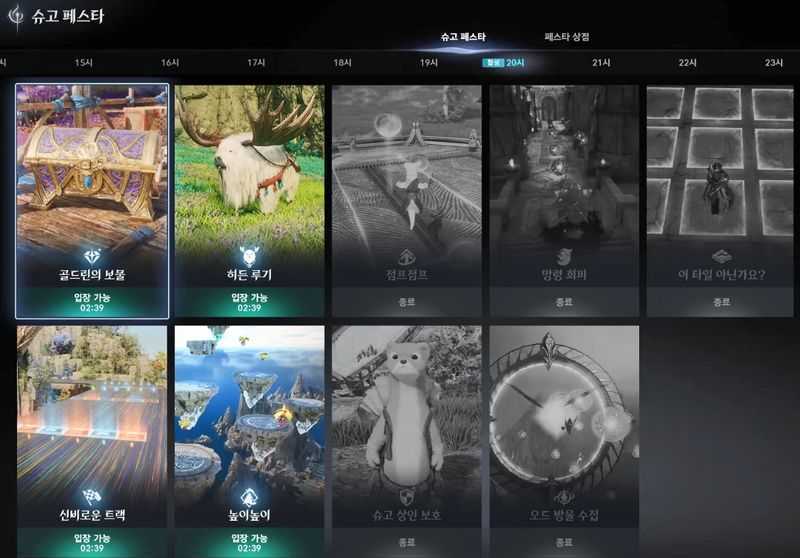Jump to the 22시 time slot

pyautogui.click(x=688, y=63)
